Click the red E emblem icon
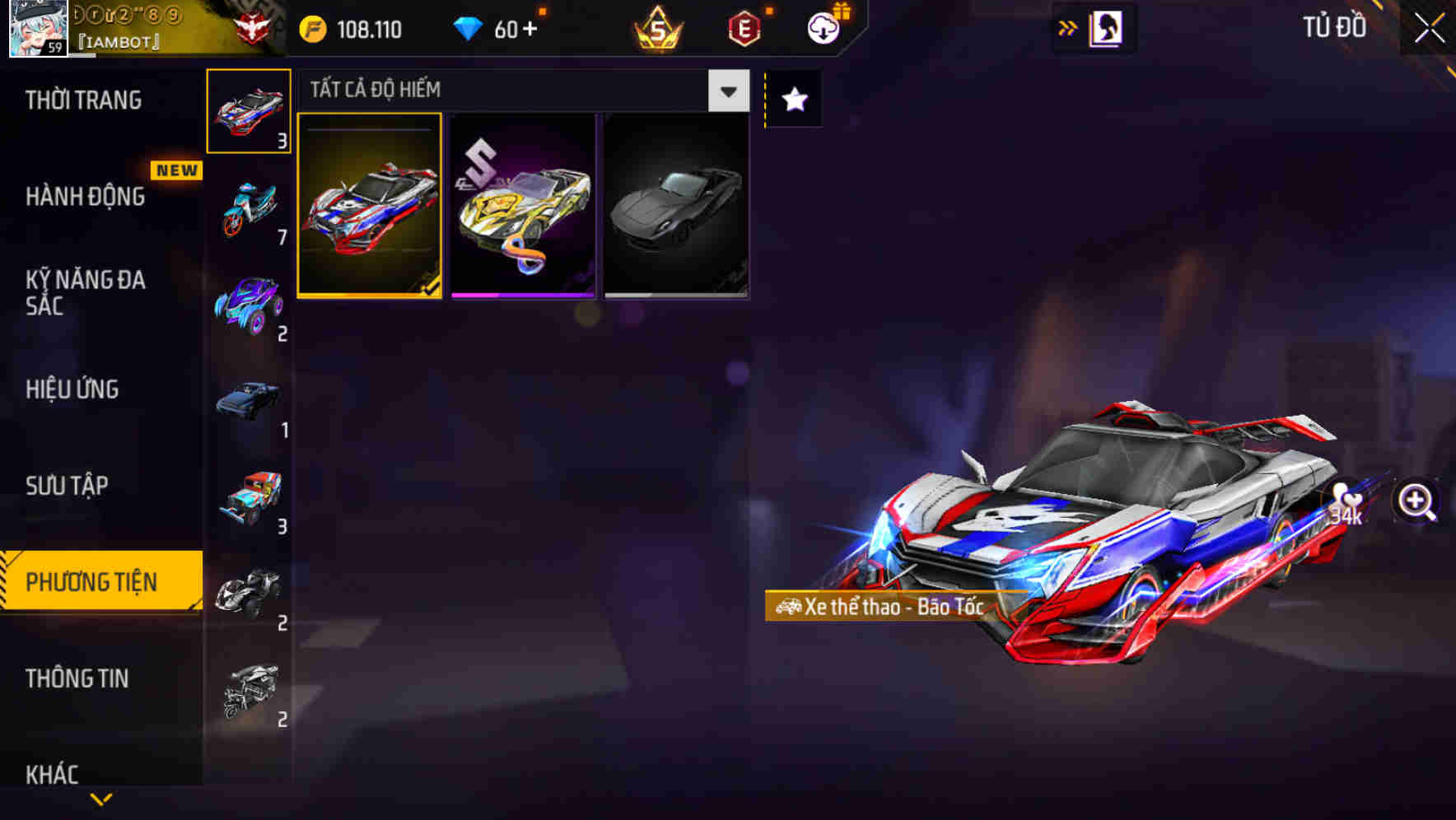Viewport: 1456px width, 820px height. [743, 29]
